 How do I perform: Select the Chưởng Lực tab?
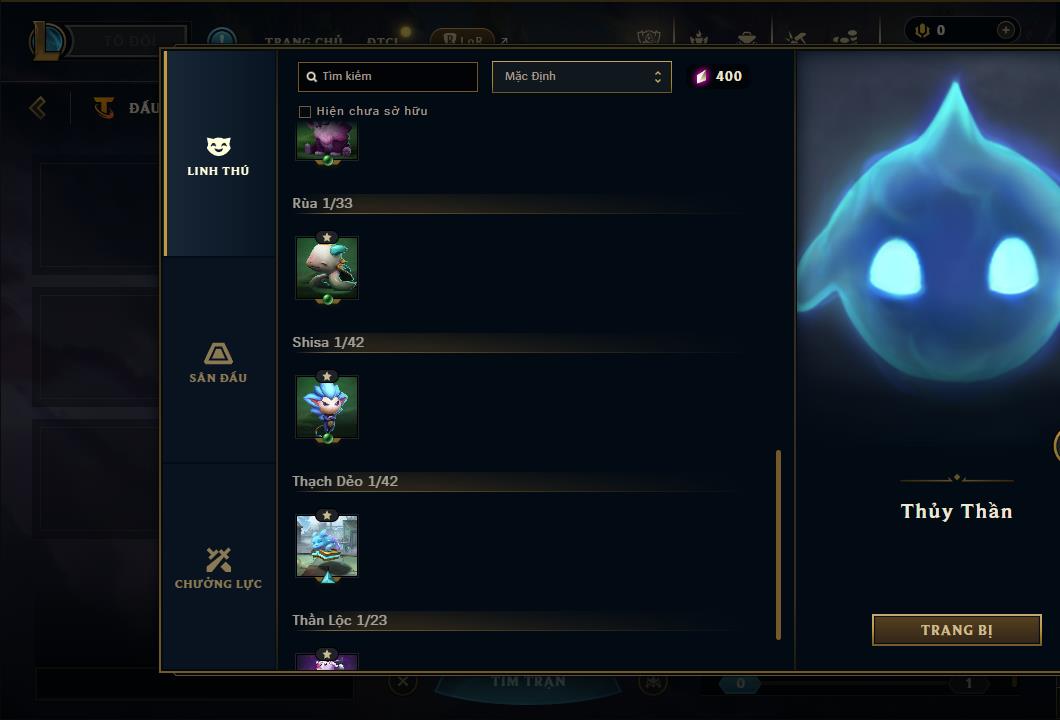218,568
